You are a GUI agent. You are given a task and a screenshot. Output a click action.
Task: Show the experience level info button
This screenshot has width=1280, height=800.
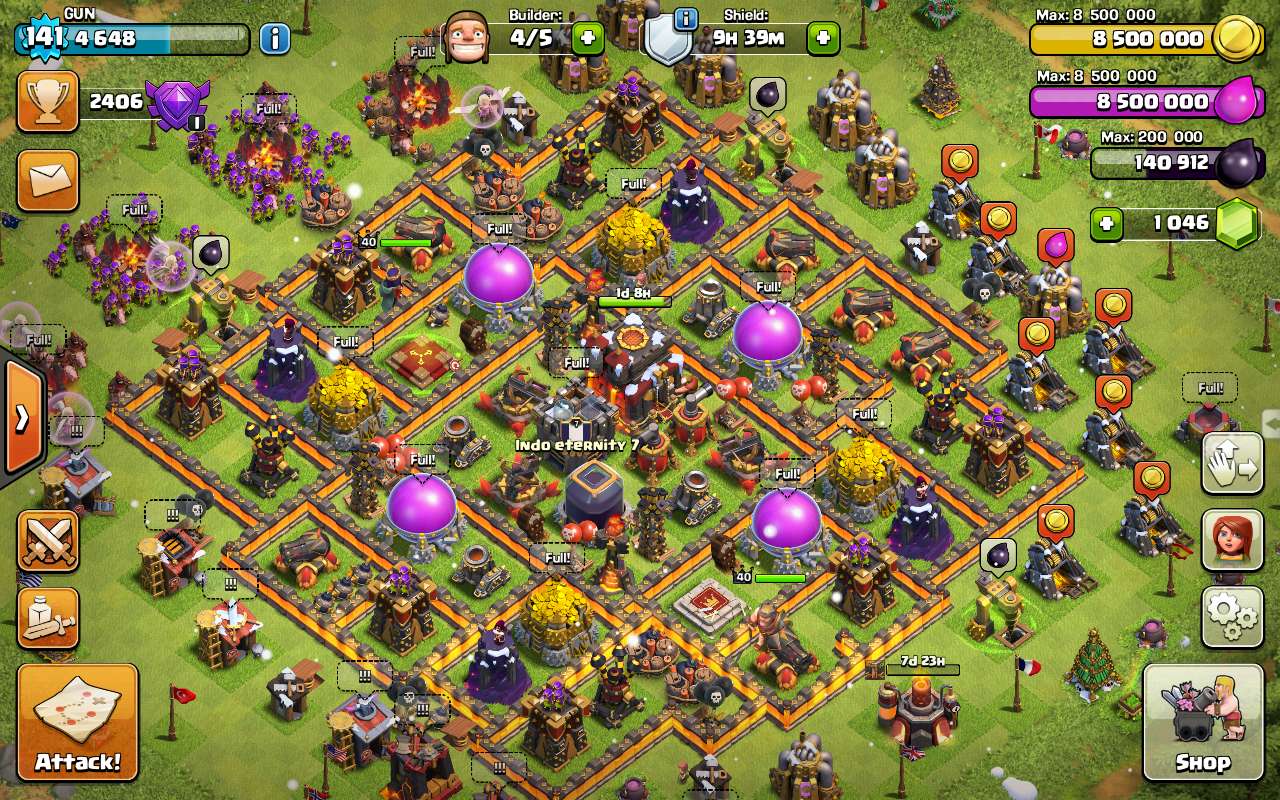(275, 39)
